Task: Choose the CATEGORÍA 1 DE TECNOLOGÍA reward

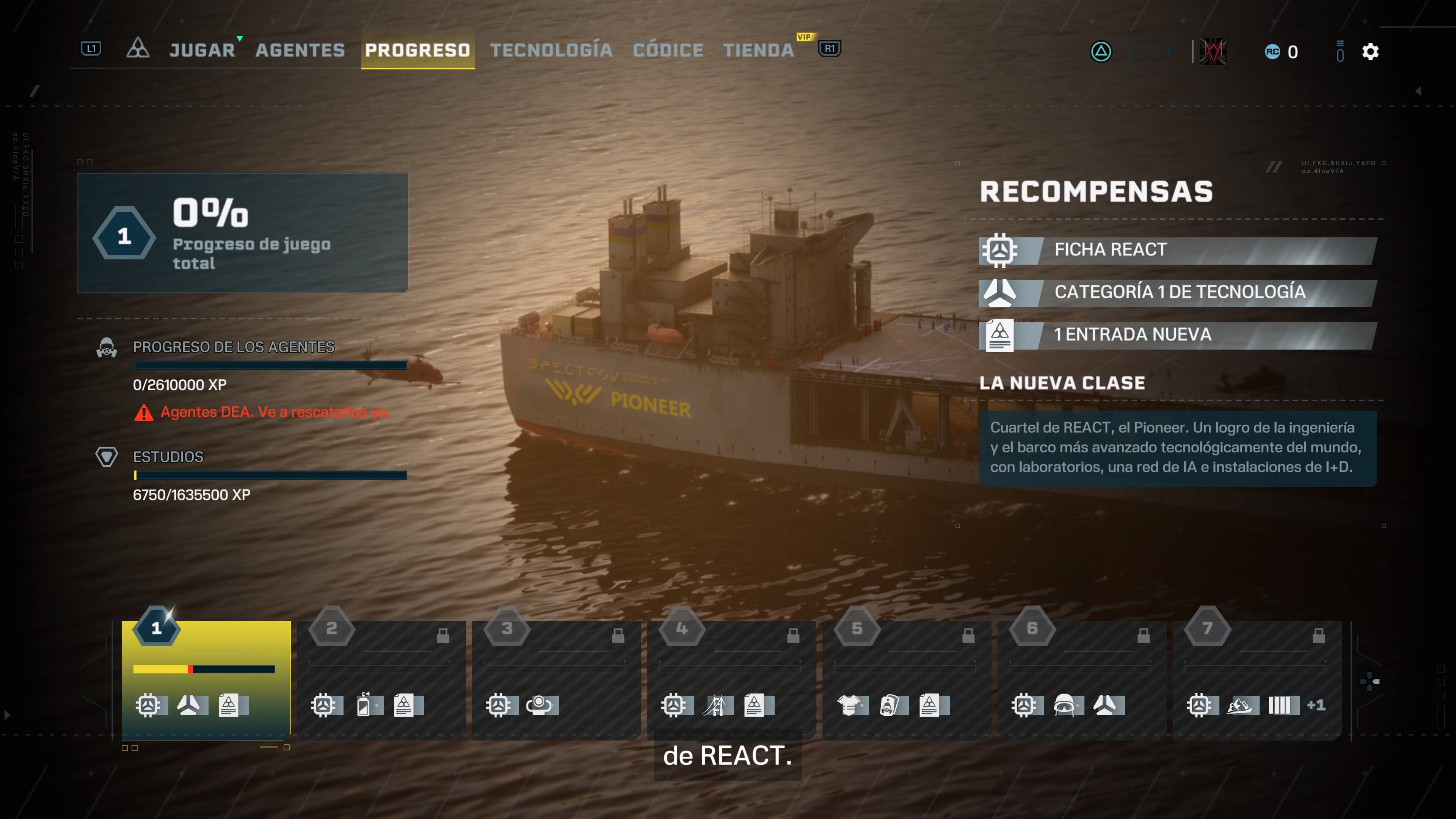Action: 1178,292
